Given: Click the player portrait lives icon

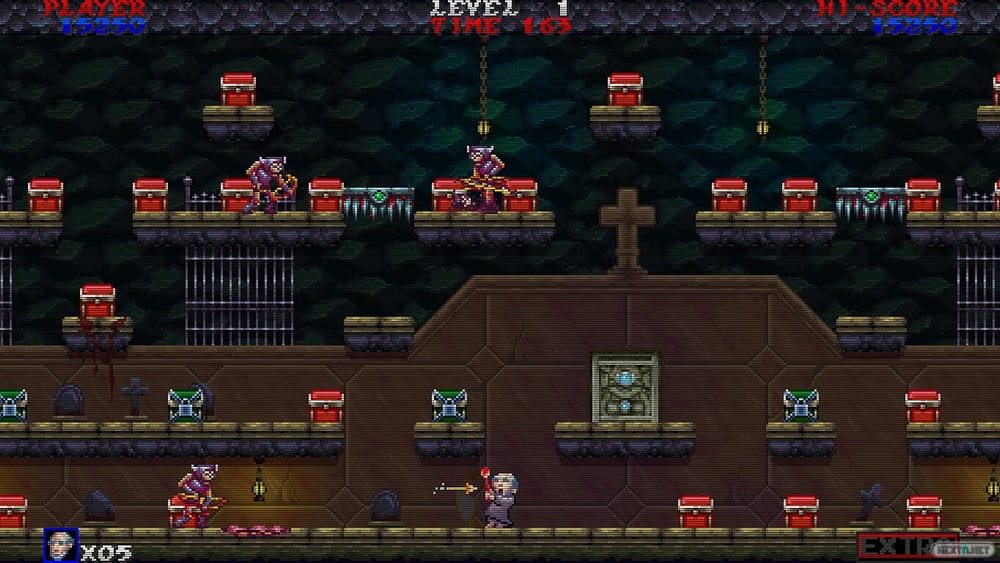Looking at the screenshot, I should [x=60, y=545].
